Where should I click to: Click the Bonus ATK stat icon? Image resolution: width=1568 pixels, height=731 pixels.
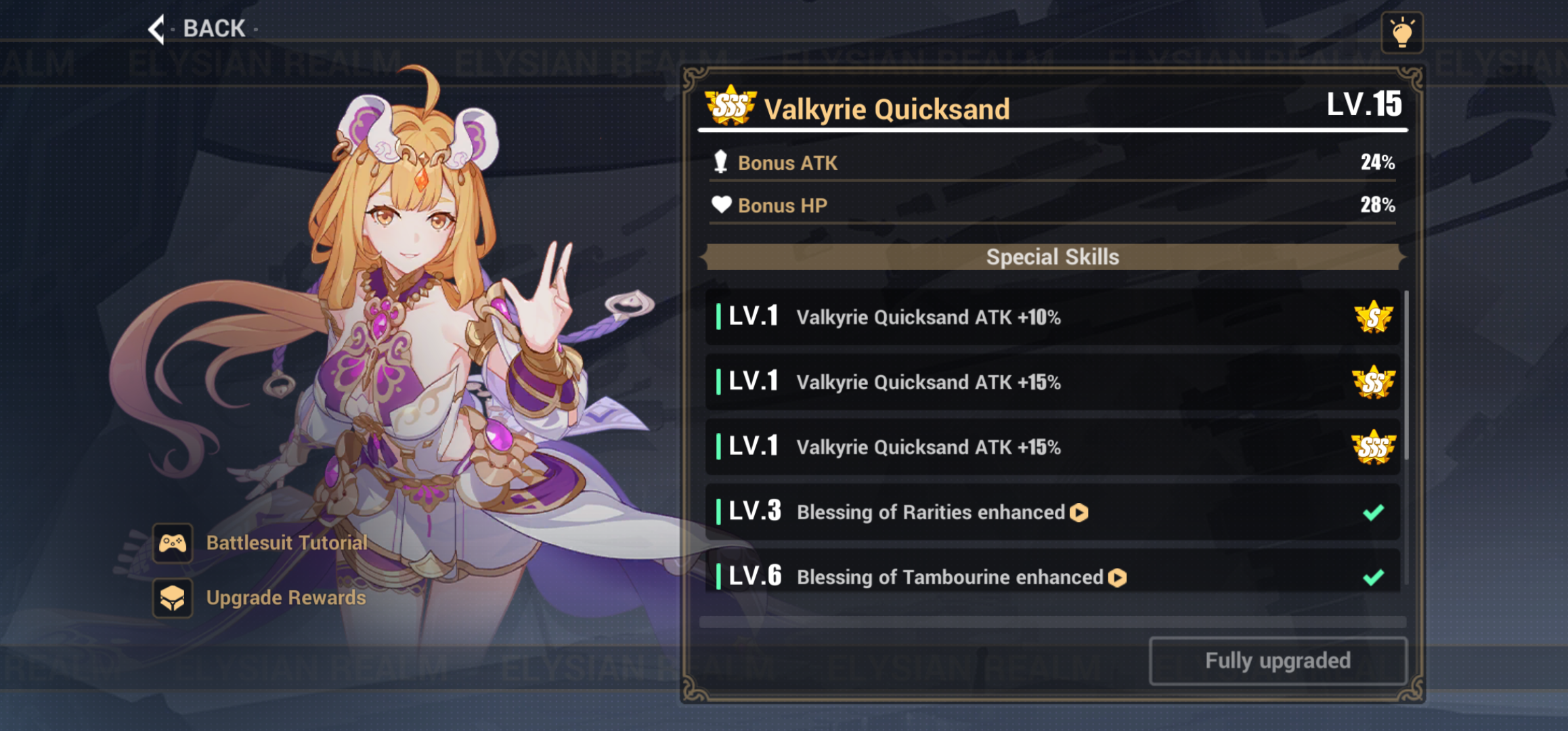click(x=722, y=162)
